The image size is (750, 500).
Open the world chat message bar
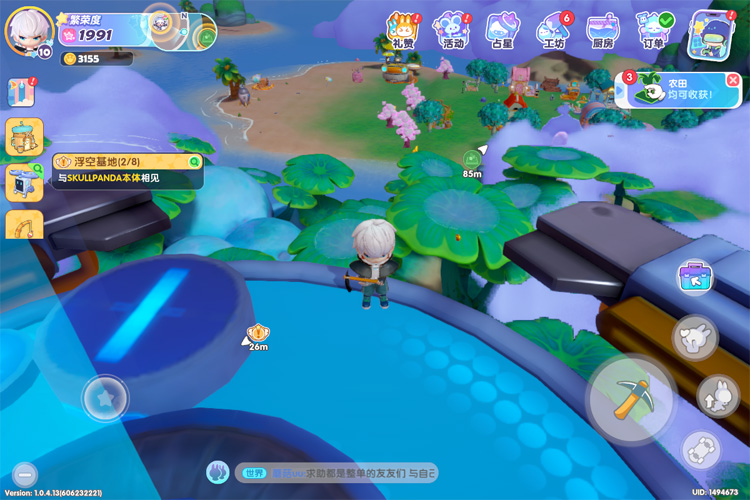click(x=330, y=472)
